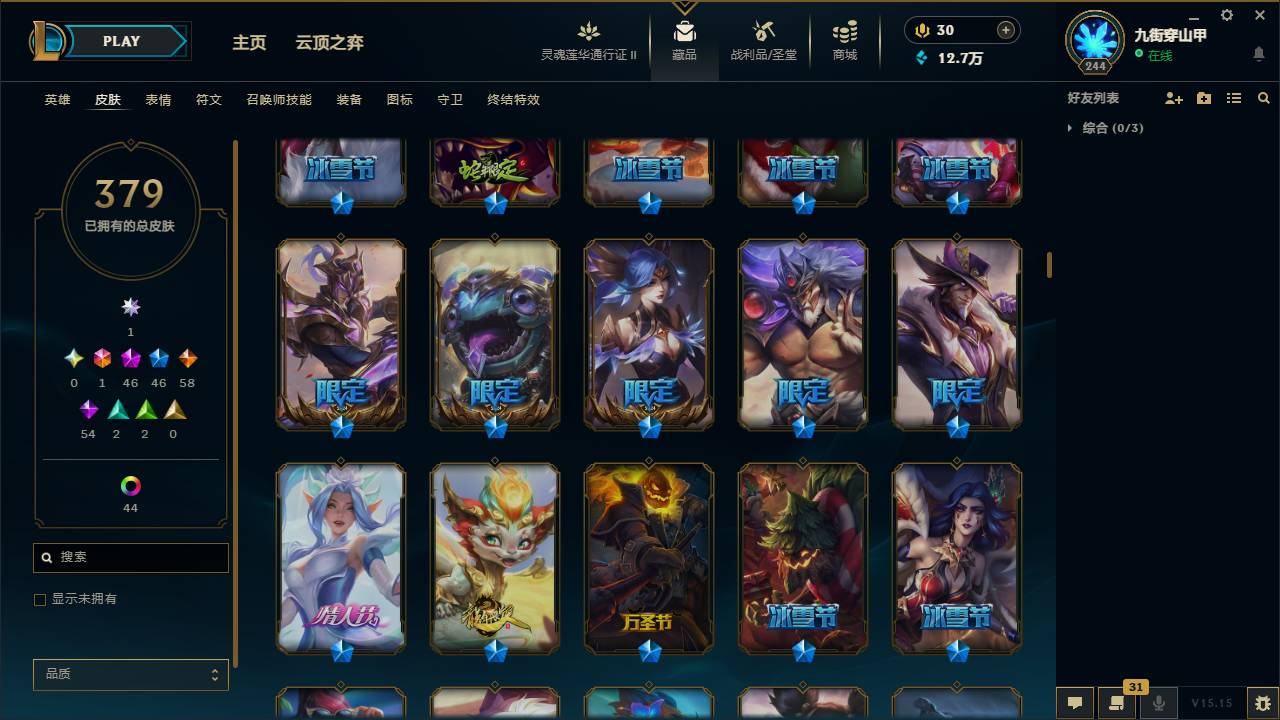
Task: Toggle the notification bell near the profile
Action: [x=1258, y=53]
